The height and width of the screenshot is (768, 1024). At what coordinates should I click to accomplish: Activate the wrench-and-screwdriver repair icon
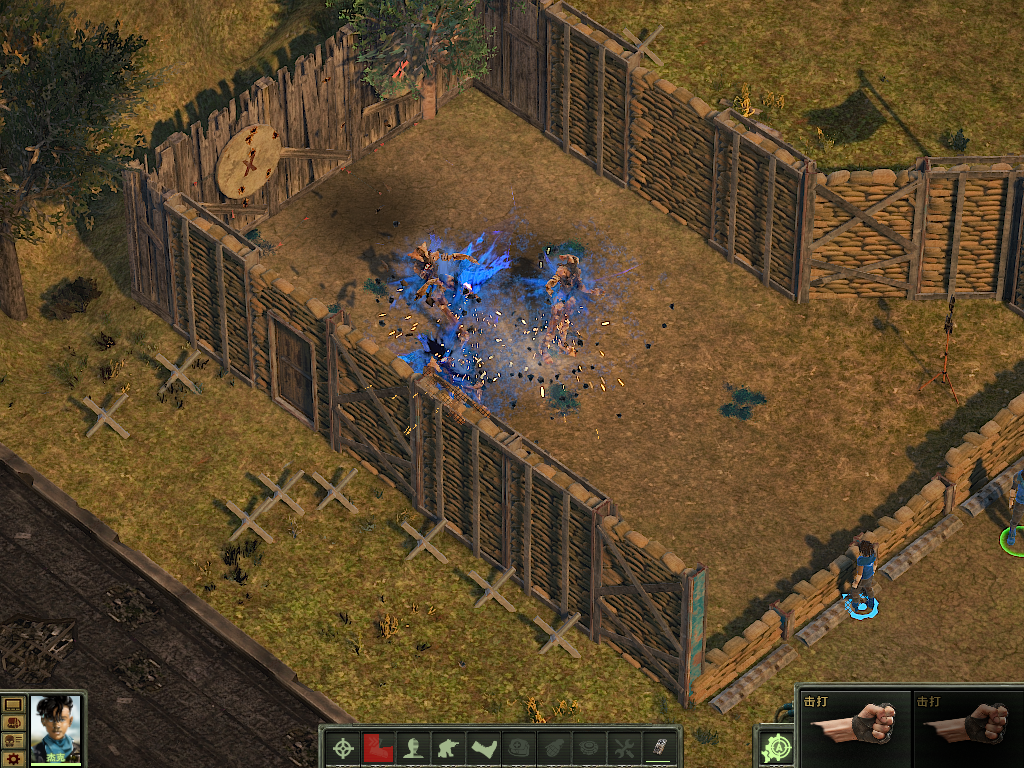pos(624,748)
